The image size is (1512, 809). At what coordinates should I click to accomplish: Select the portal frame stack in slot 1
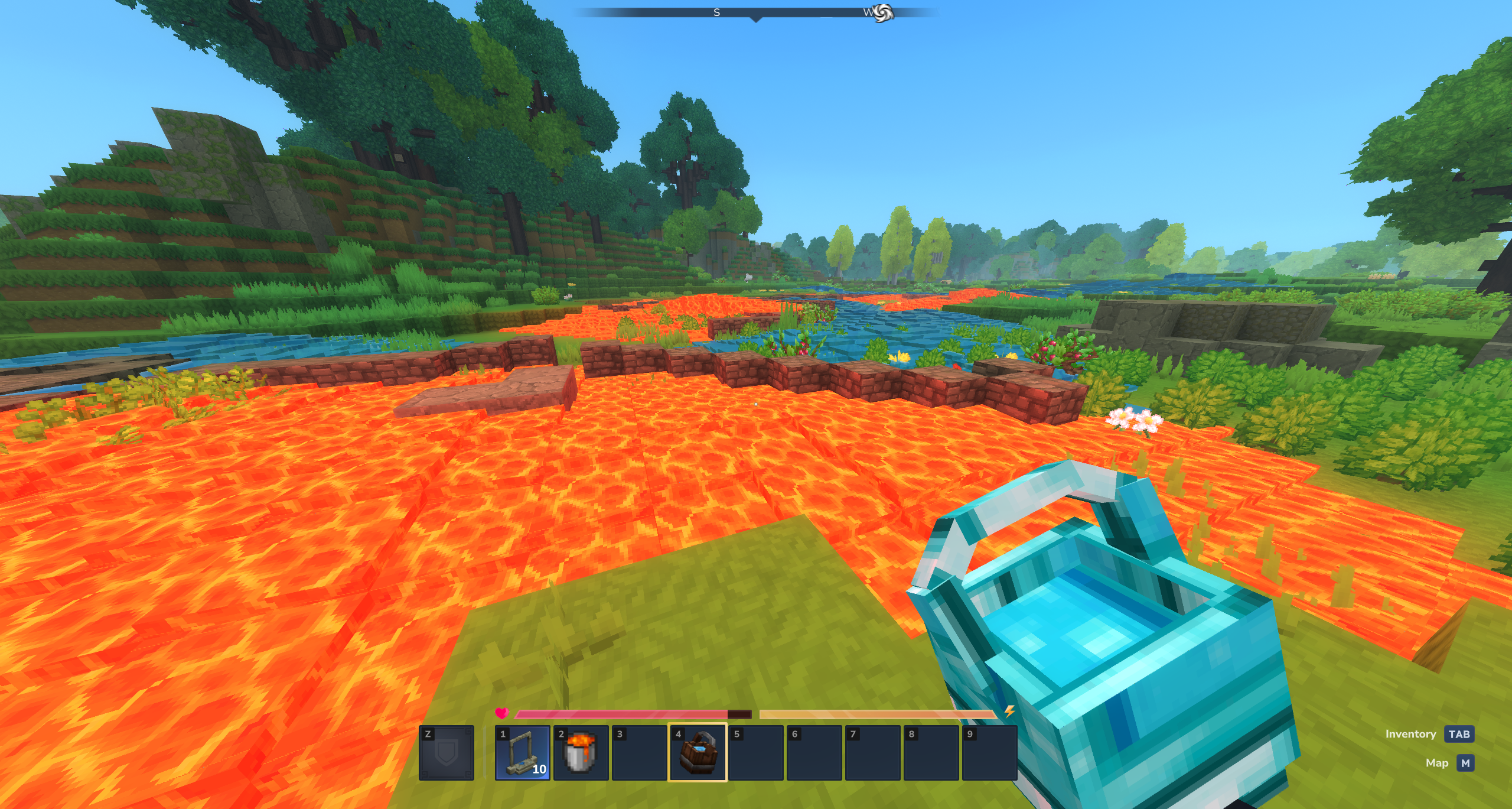[x=522, y=753]
